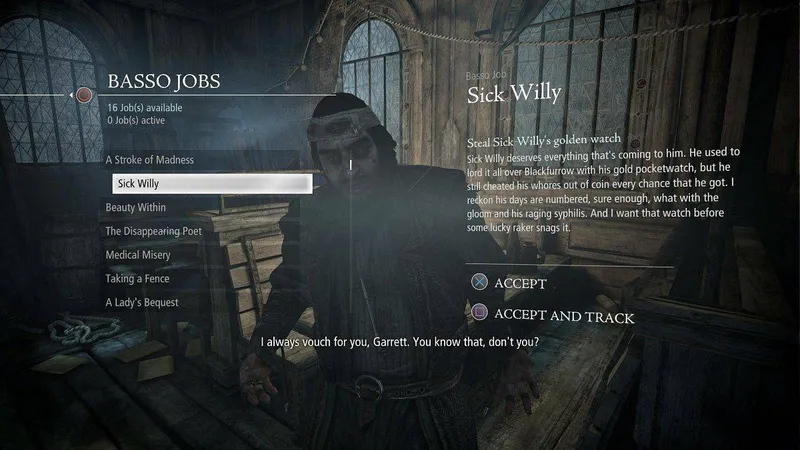
Task: Pick the Medical Misery job
Action: point(138,255)
